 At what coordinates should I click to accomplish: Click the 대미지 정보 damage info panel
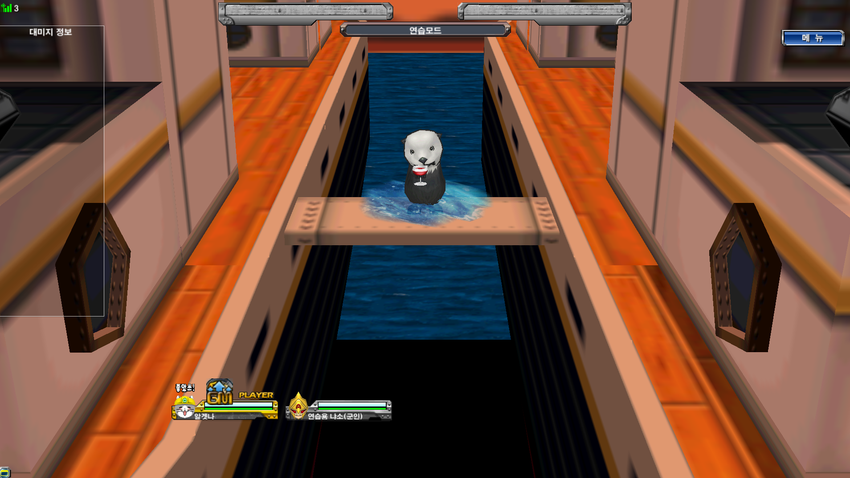click(51, 32)
